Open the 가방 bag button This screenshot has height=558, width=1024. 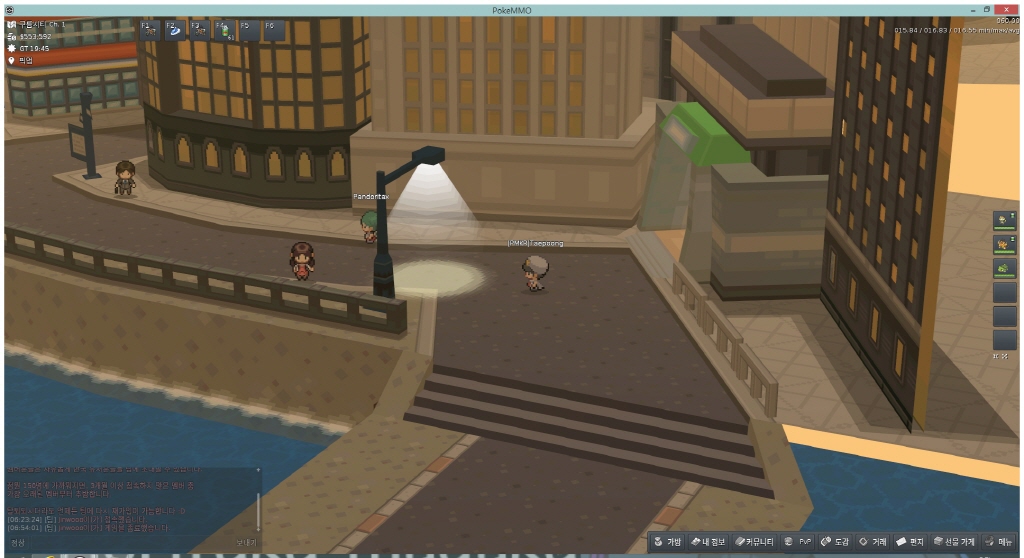[668, 541]
